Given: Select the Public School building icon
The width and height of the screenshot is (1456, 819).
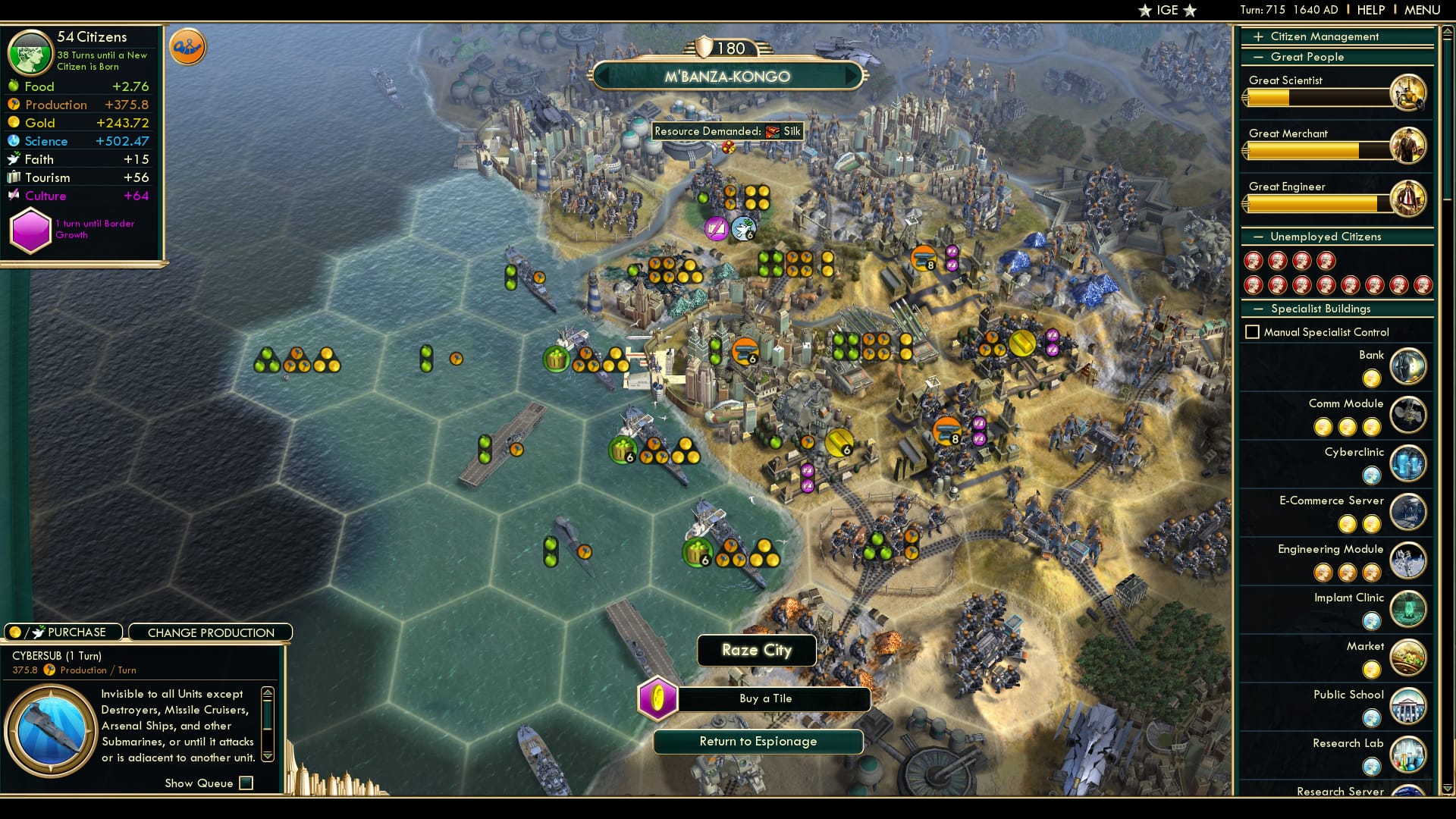Looking at the screenshot, I should coord(1409,708).
